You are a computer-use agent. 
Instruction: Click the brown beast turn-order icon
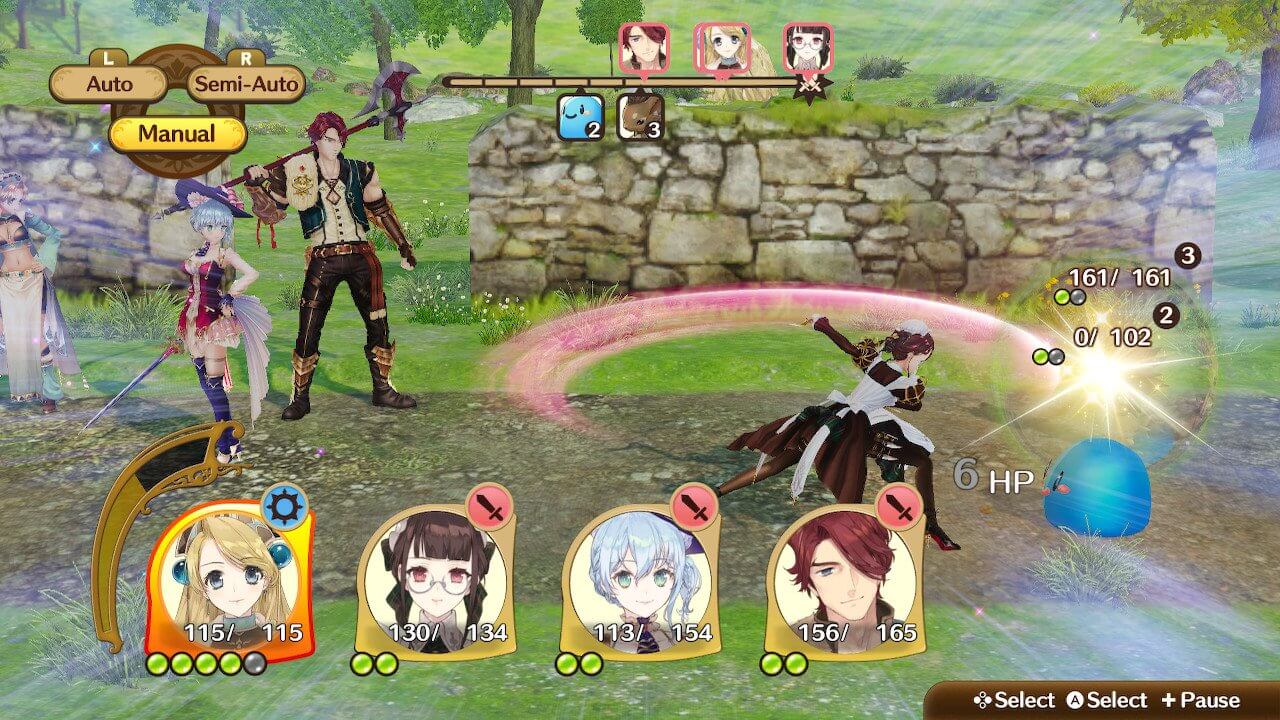pos(640,118)
